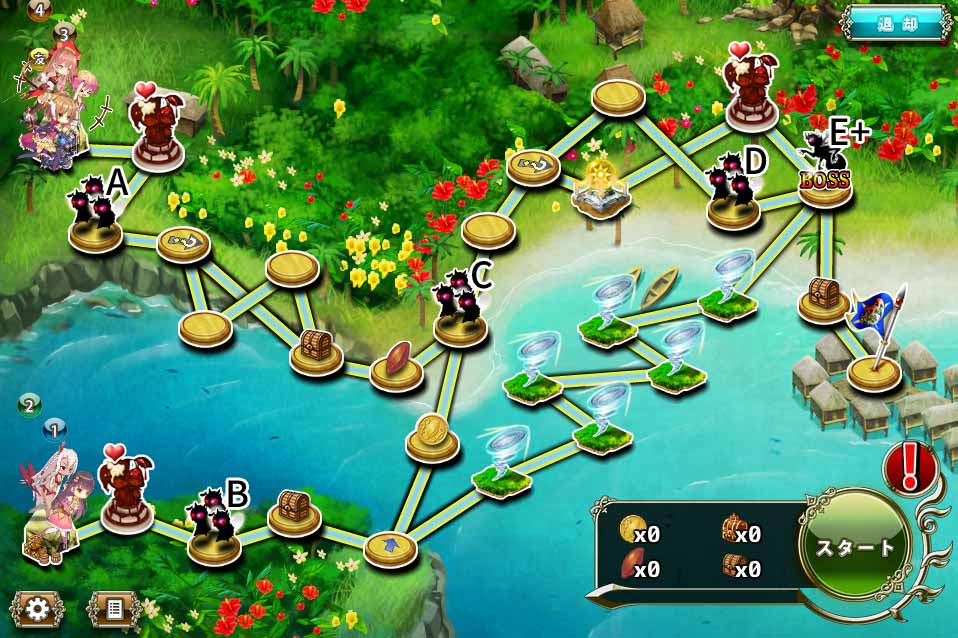This screenshot has width=958, height=638.
Task: Pick the blue up-arrow map node
Action: pyautogui.click(x=390, y=547)
